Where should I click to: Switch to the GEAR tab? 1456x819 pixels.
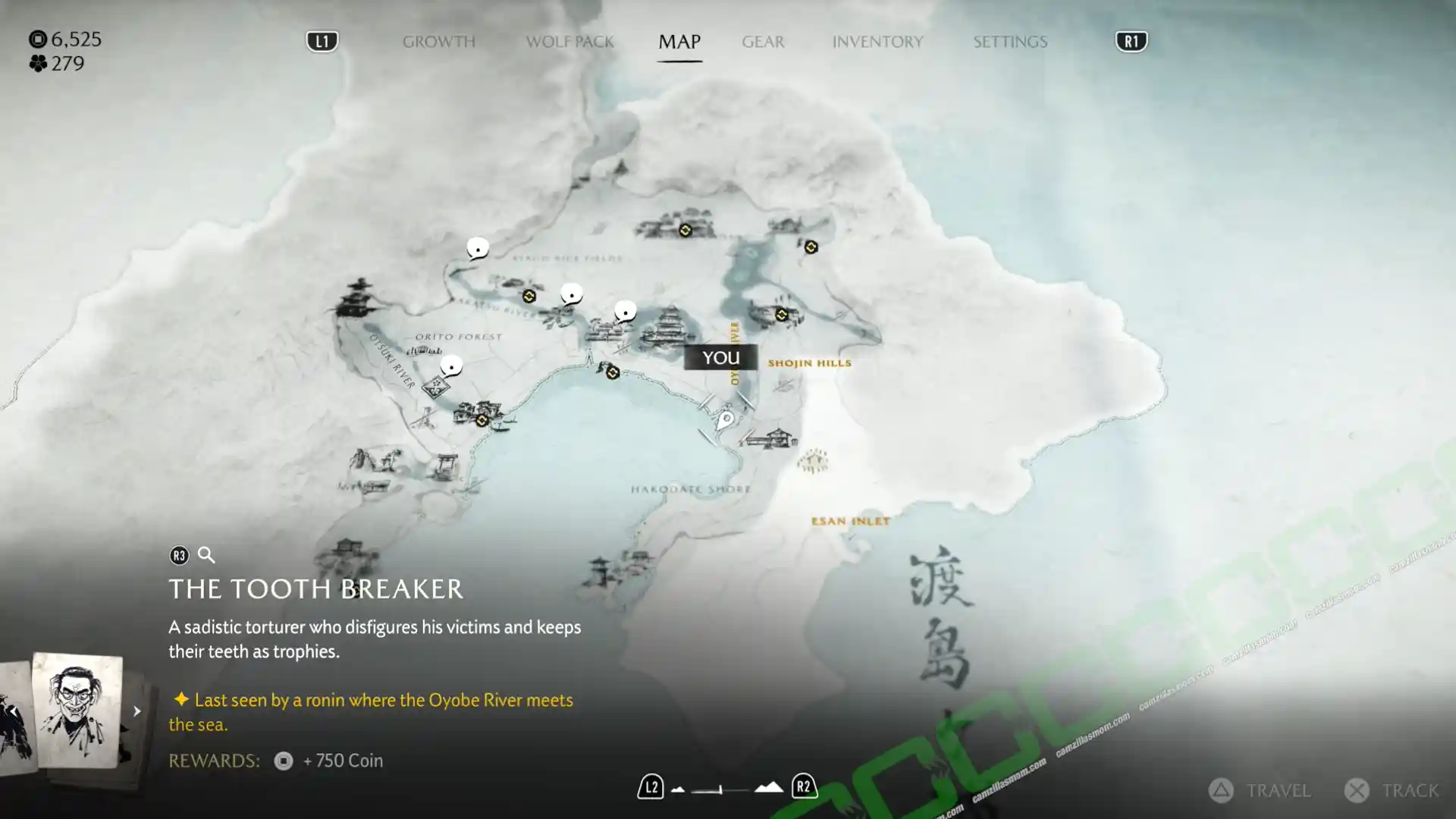(x=763, y=42)
